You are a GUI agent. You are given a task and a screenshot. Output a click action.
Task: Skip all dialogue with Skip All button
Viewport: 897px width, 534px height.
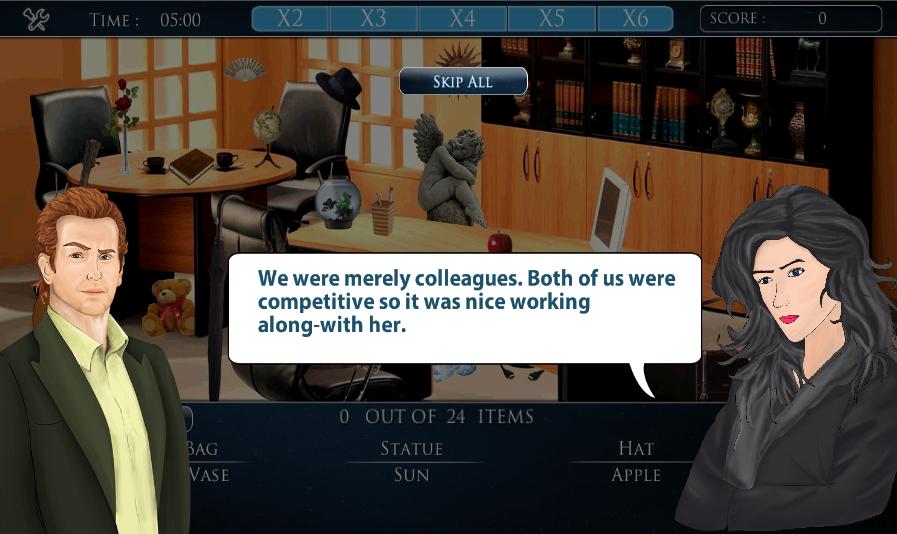[463, 81]
